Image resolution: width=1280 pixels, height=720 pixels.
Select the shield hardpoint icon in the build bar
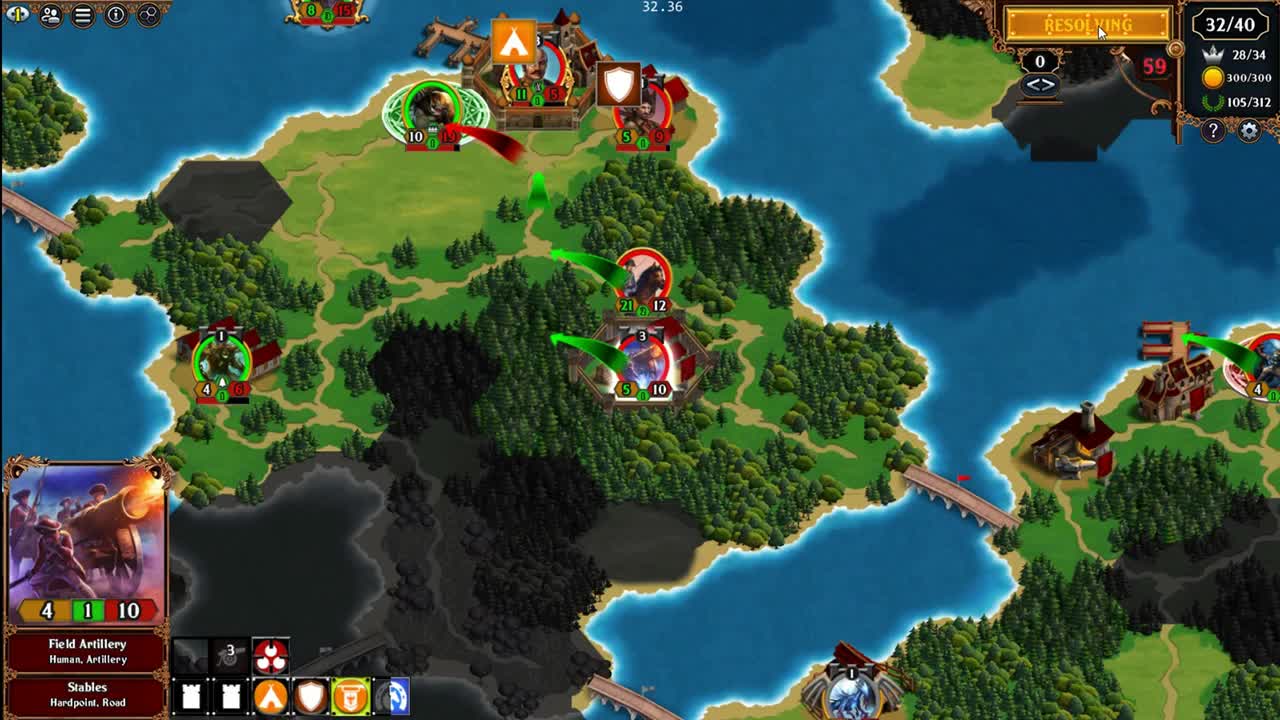click(x=310, y=696)
